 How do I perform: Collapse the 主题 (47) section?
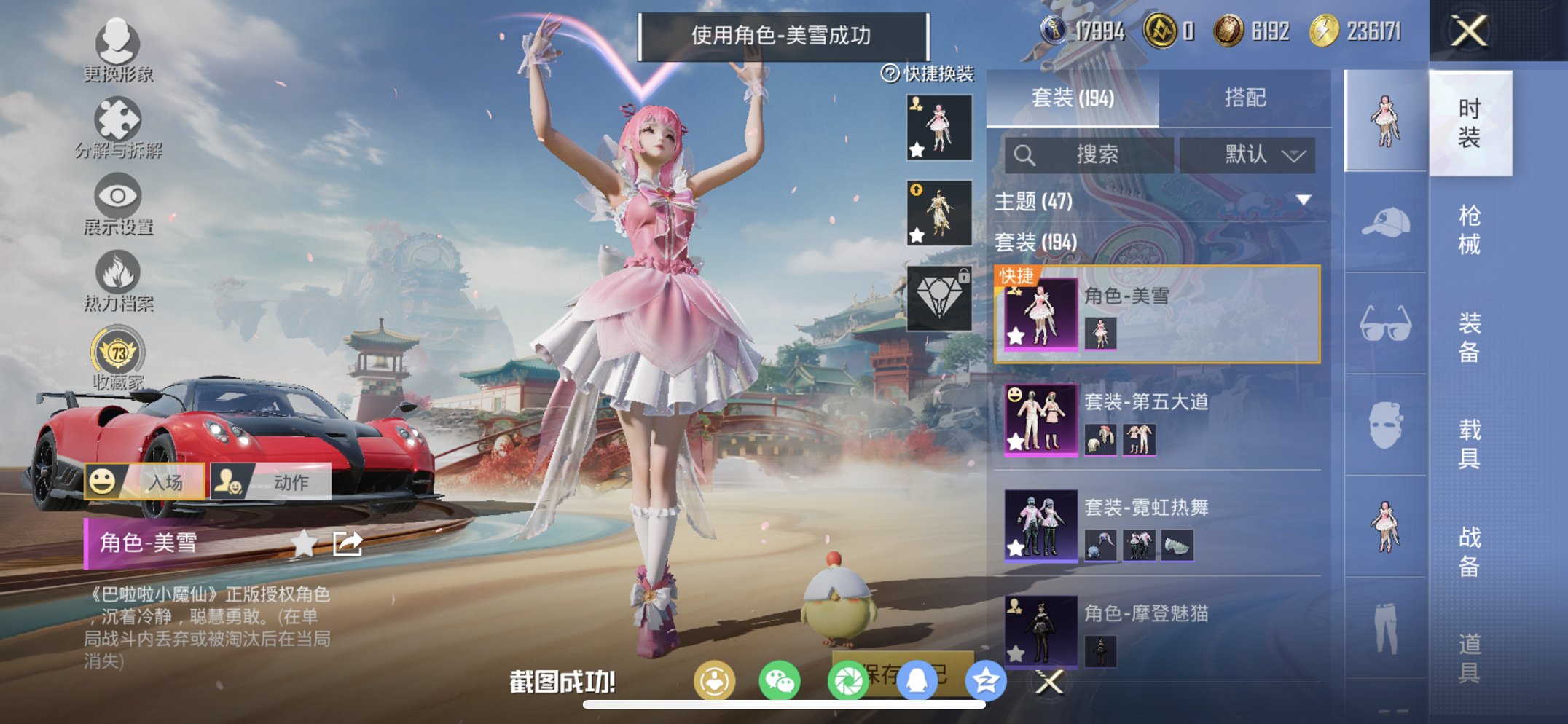pyautogui.click(x=1302, y=202)
